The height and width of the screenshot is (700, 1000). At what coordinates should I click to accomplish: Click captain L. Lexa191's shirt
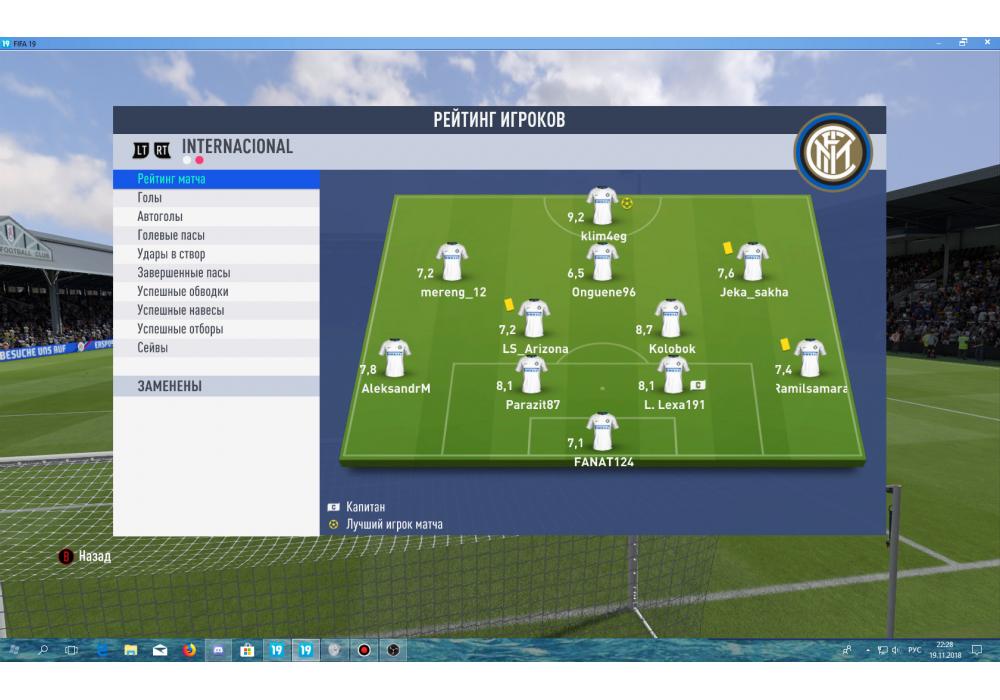point(673,376)
